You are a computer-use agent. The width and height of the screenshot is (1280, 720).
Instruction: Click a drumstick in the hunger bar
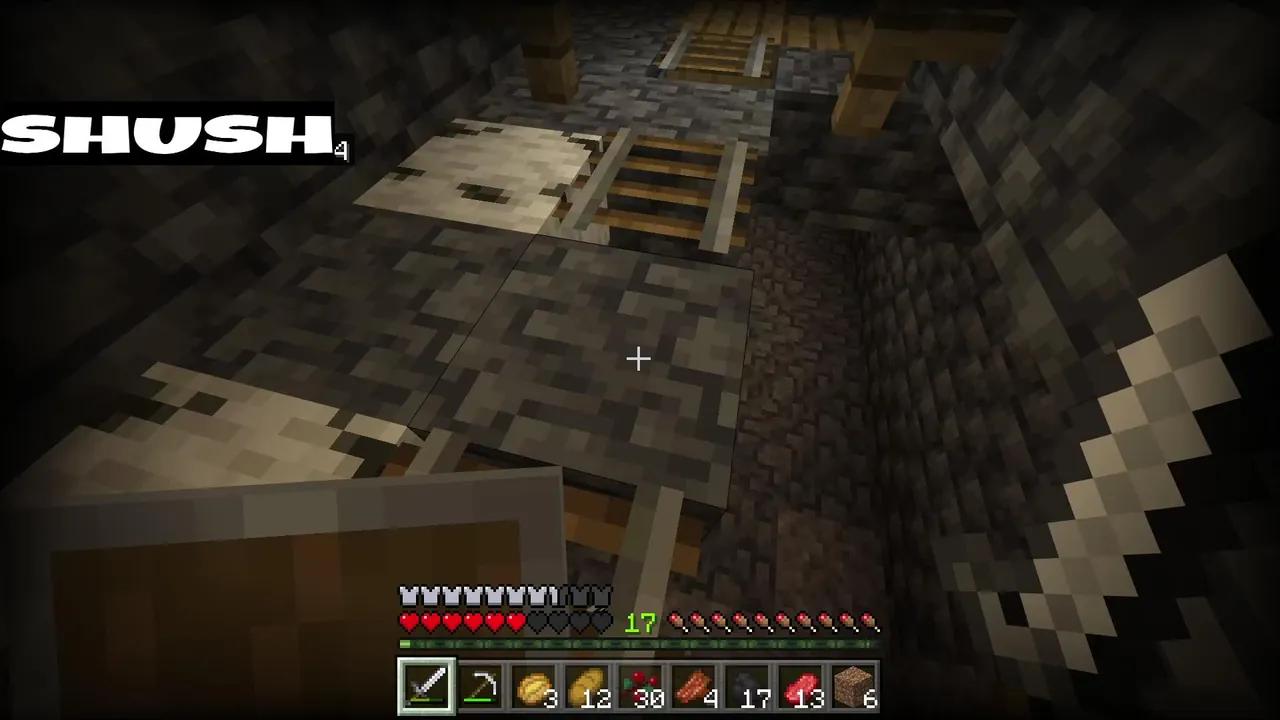click(780, 622)
